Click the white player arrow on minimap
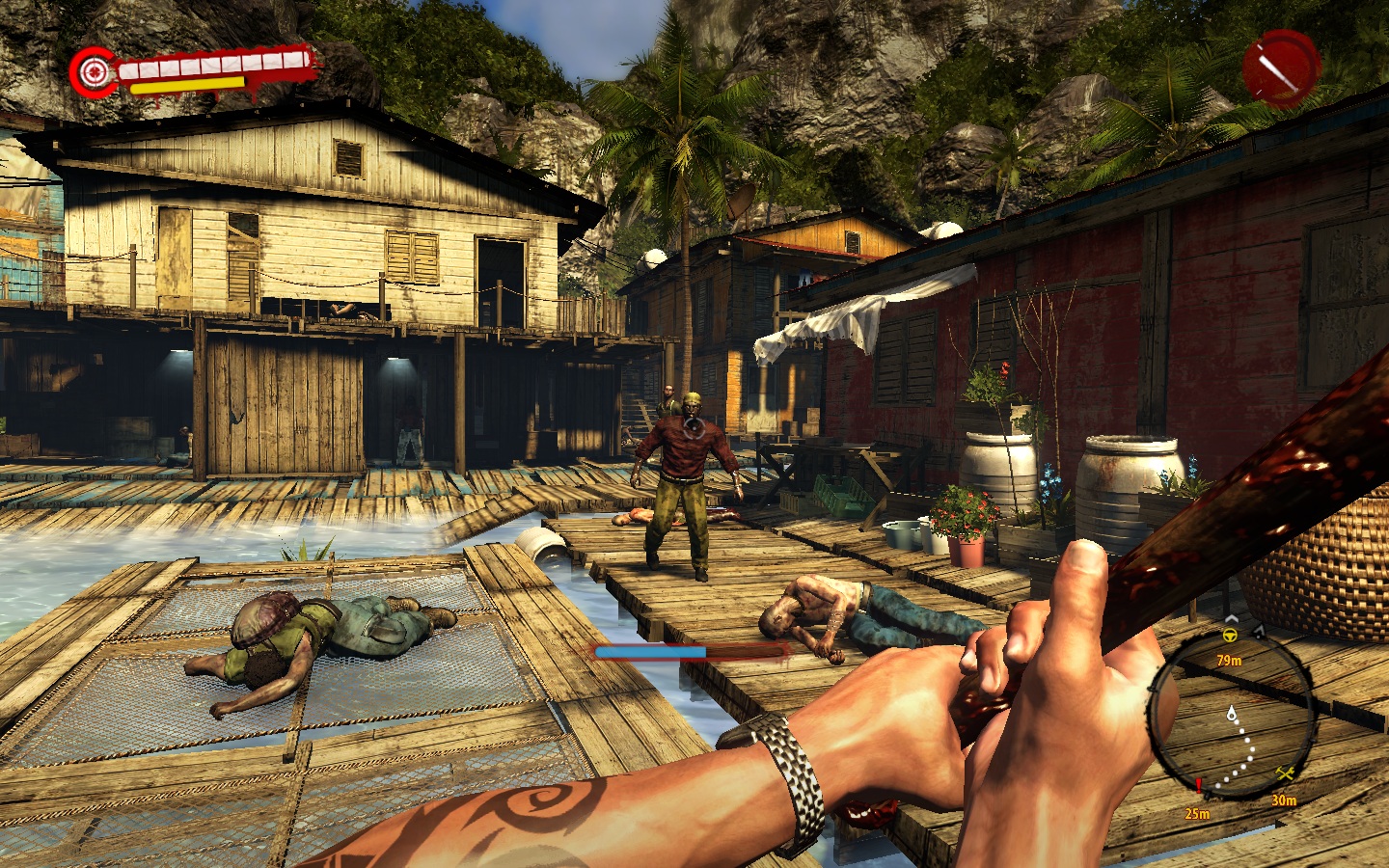Image resolution: width=1389 pixels, height=868 pixels. 1232,715
